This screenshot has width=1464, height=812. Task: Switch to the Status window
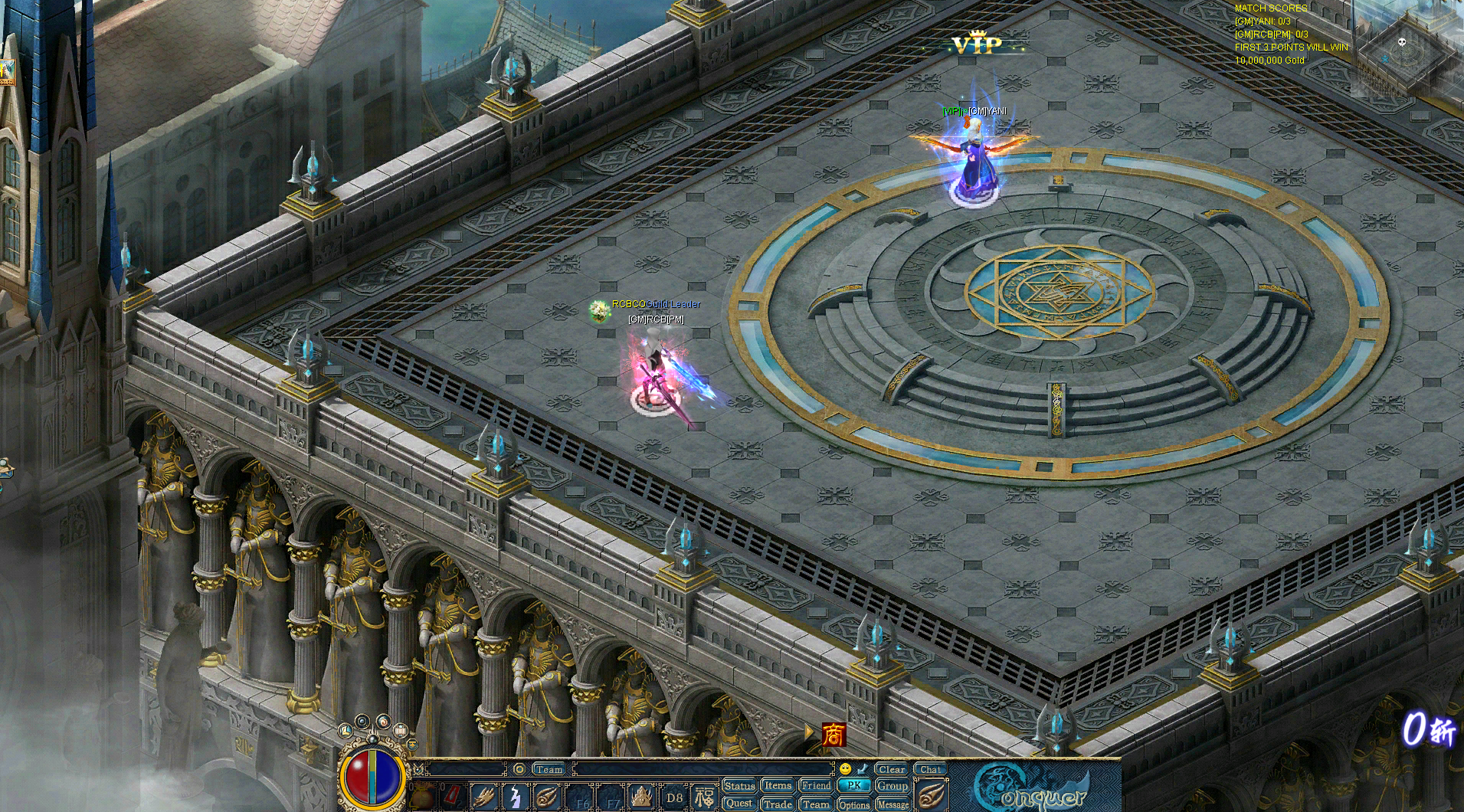pos(740,786)
